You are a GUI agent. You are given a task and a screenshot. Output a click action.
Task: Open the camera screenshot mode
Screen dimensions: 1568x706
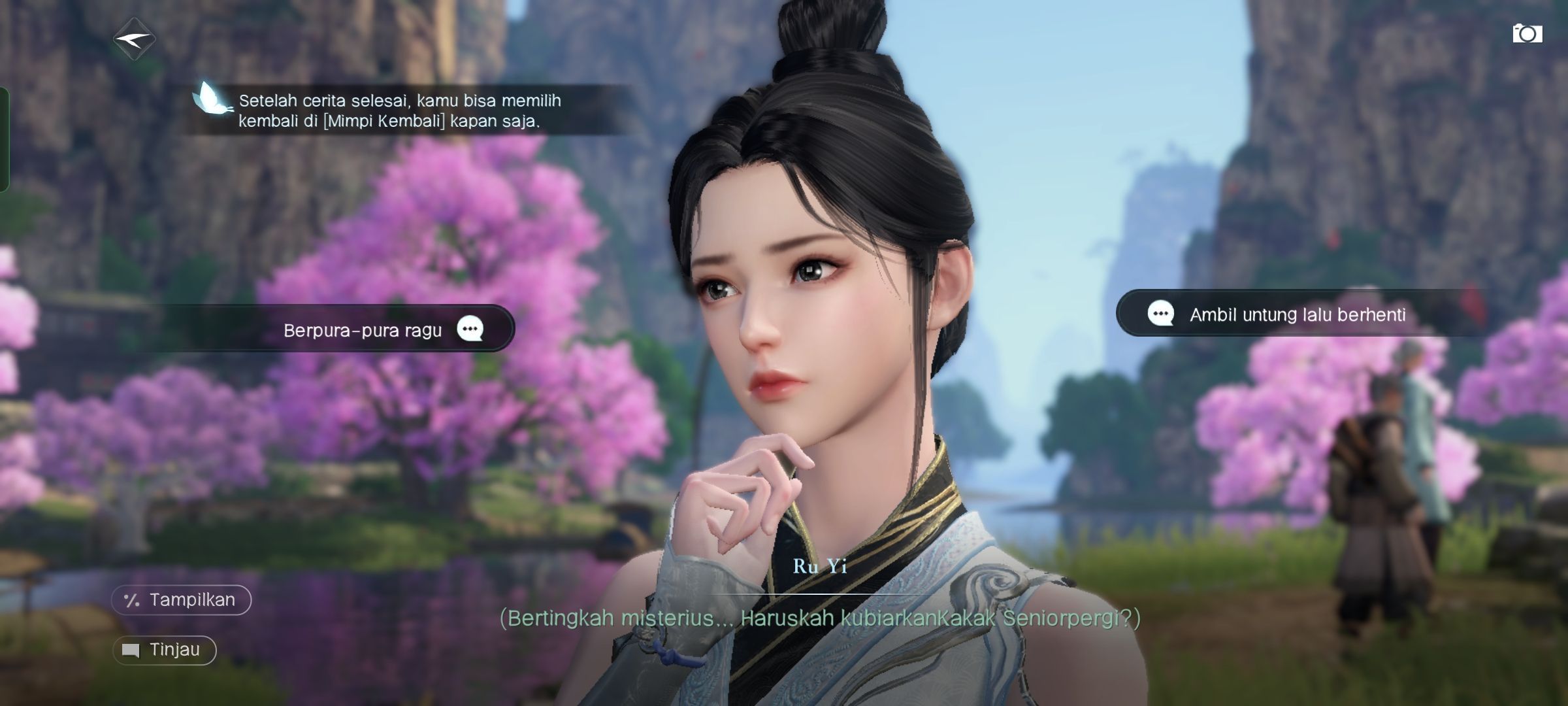click(1527, 34)
